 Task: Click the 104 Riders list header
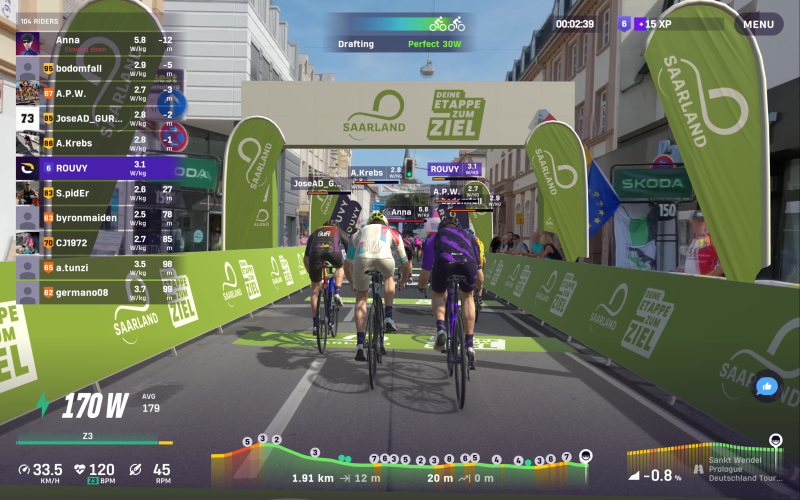(x=41, y=19)
